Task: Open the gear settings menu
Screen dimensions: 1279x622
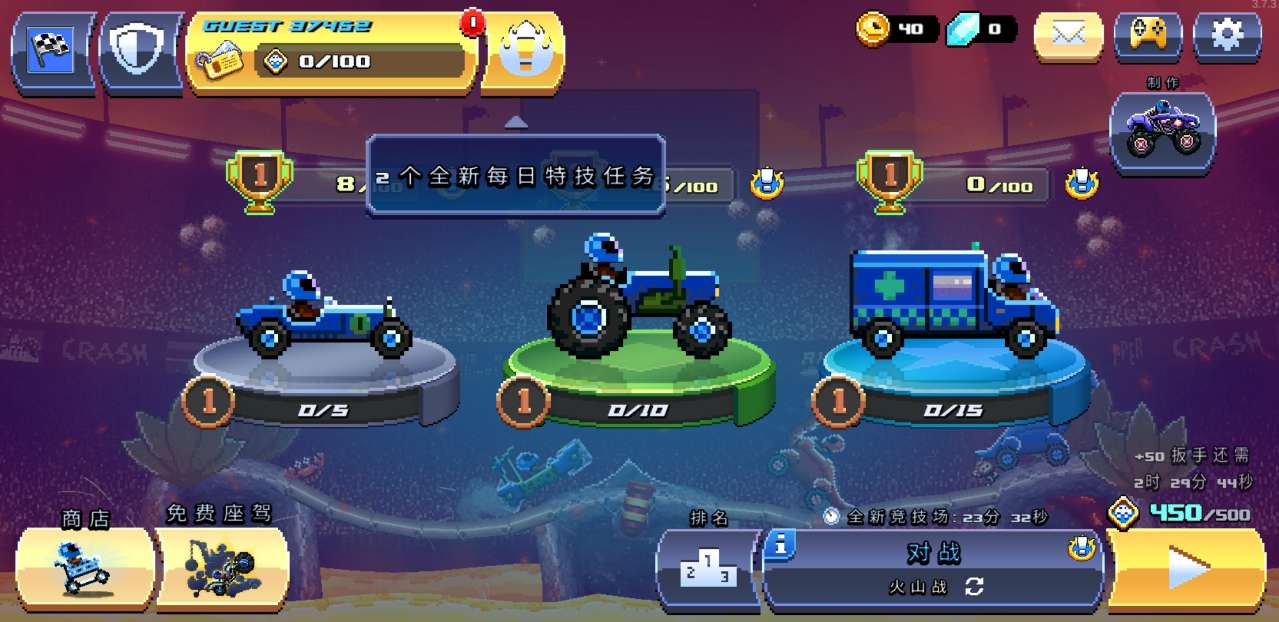Action: pos(1227,36)
